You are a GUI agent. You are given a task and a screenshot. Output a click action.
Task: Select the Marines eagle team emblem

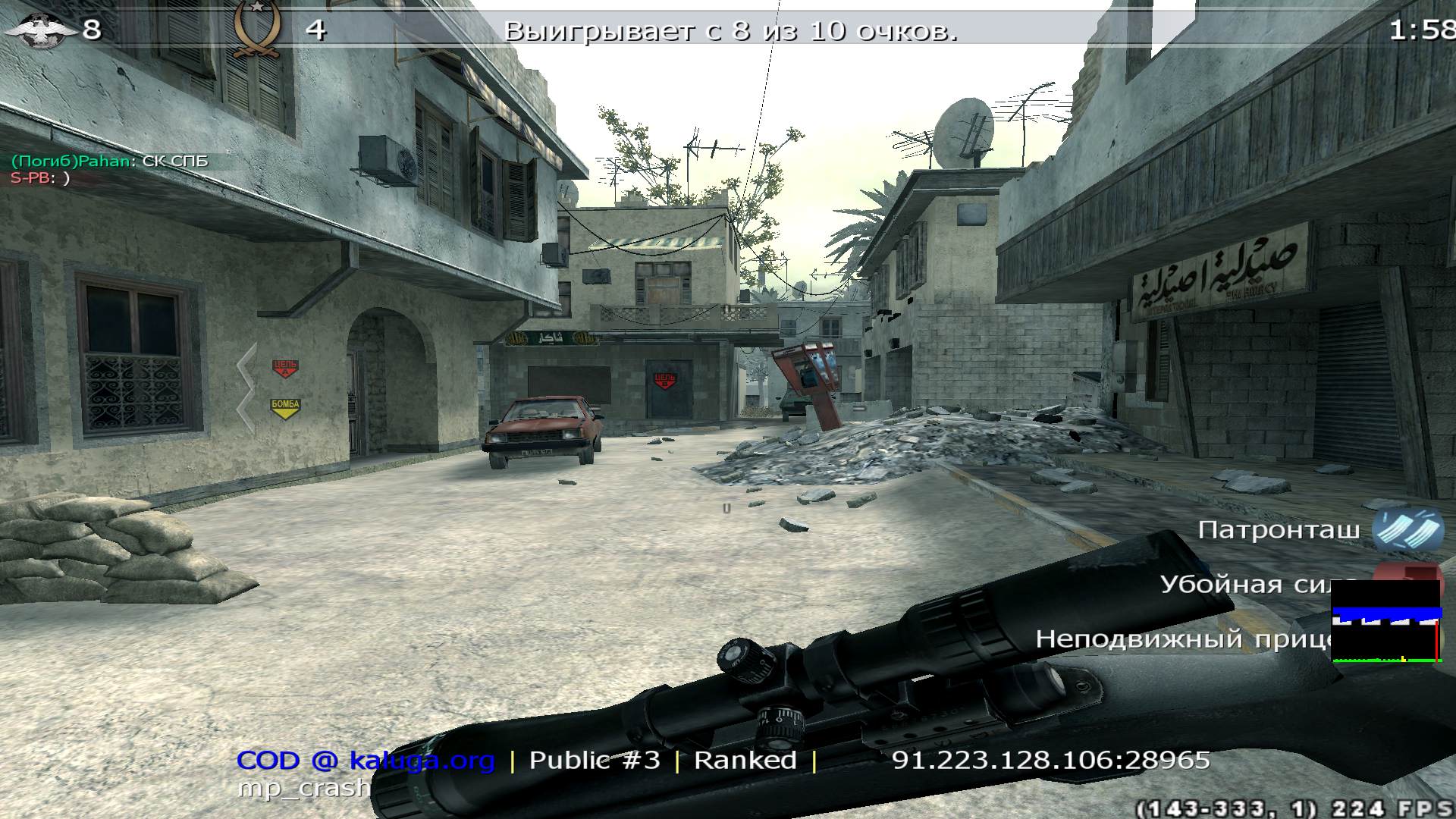point(42,30)
